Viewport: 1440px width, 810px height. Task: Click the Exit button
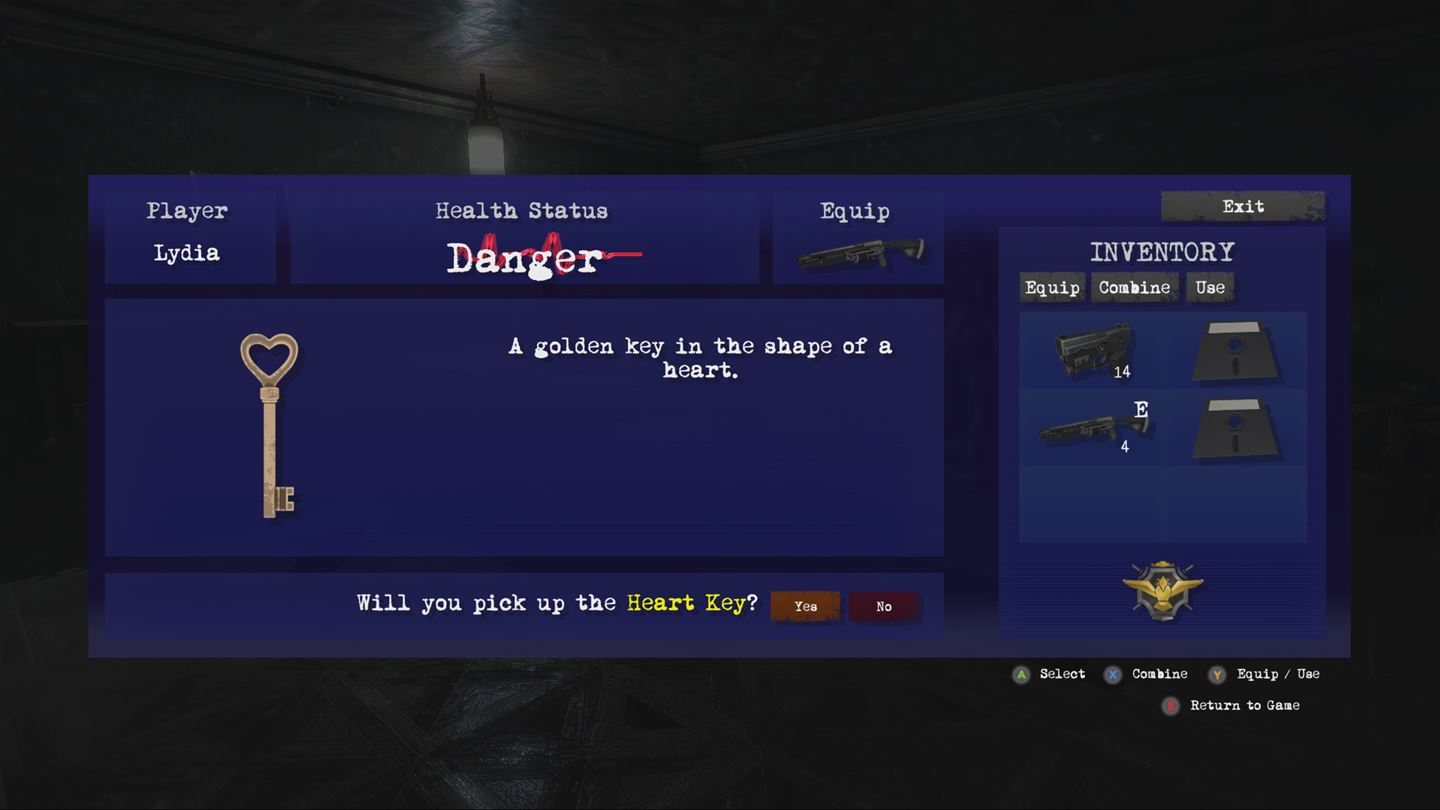pyautogui.click(x=1242, y=206)
